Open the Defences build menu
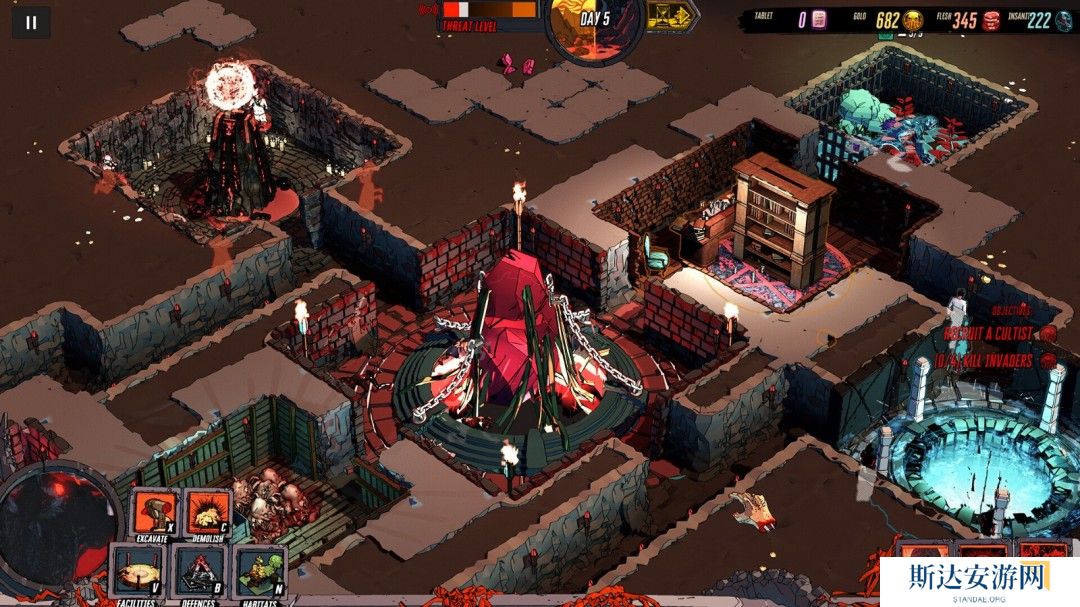Screen dimensions: 1080x607 click(x=200, y=571)
